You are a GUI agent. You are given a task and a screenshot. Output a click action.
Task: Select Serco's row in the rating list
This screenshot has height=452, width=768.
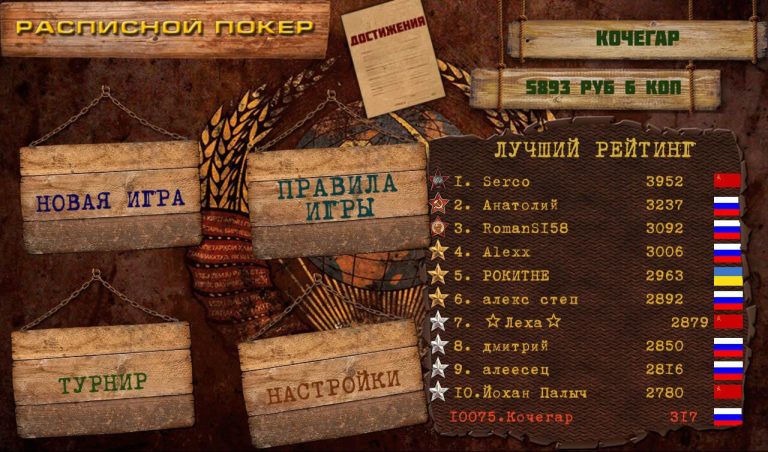[x=585, y=182]
